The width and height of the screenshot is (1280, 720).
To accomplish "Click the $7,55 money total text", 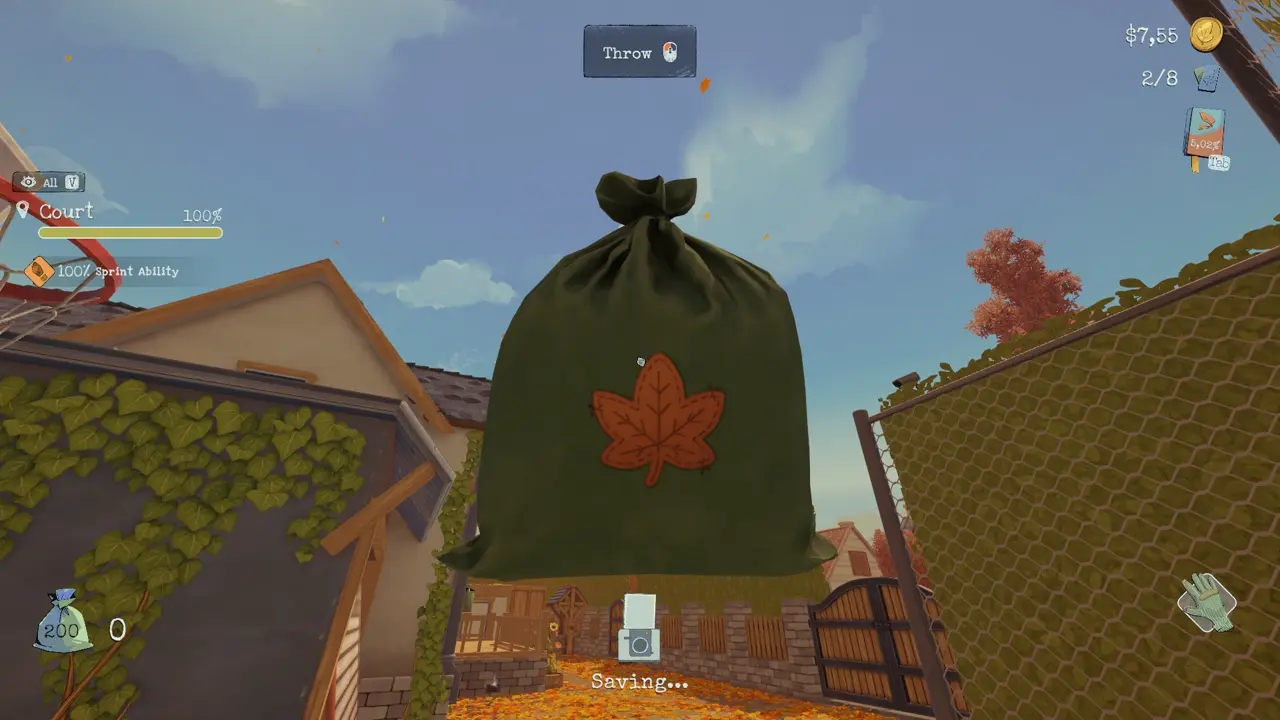I will tap(1150, 35).
